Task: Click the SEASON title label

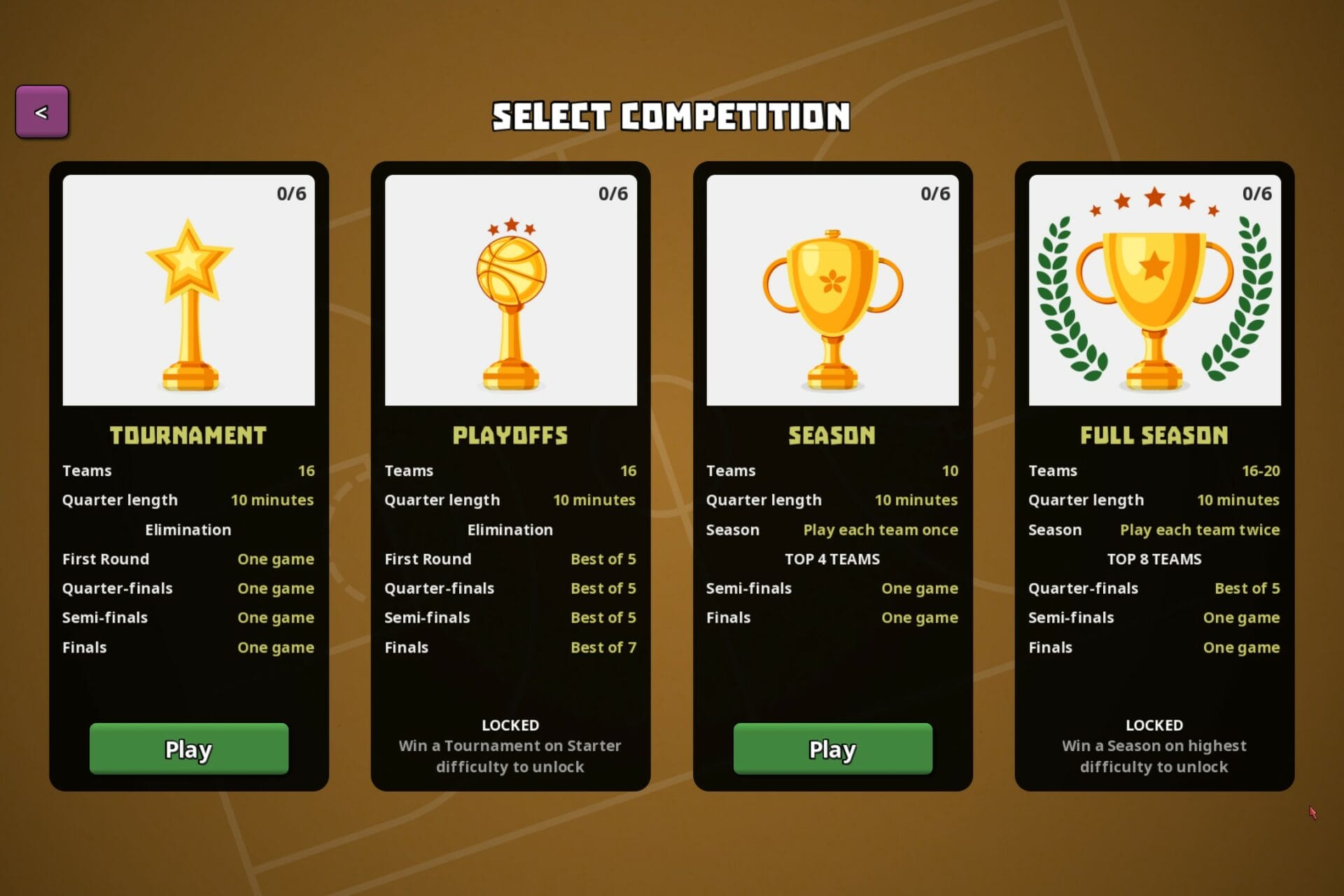Action: click(832, 435)
